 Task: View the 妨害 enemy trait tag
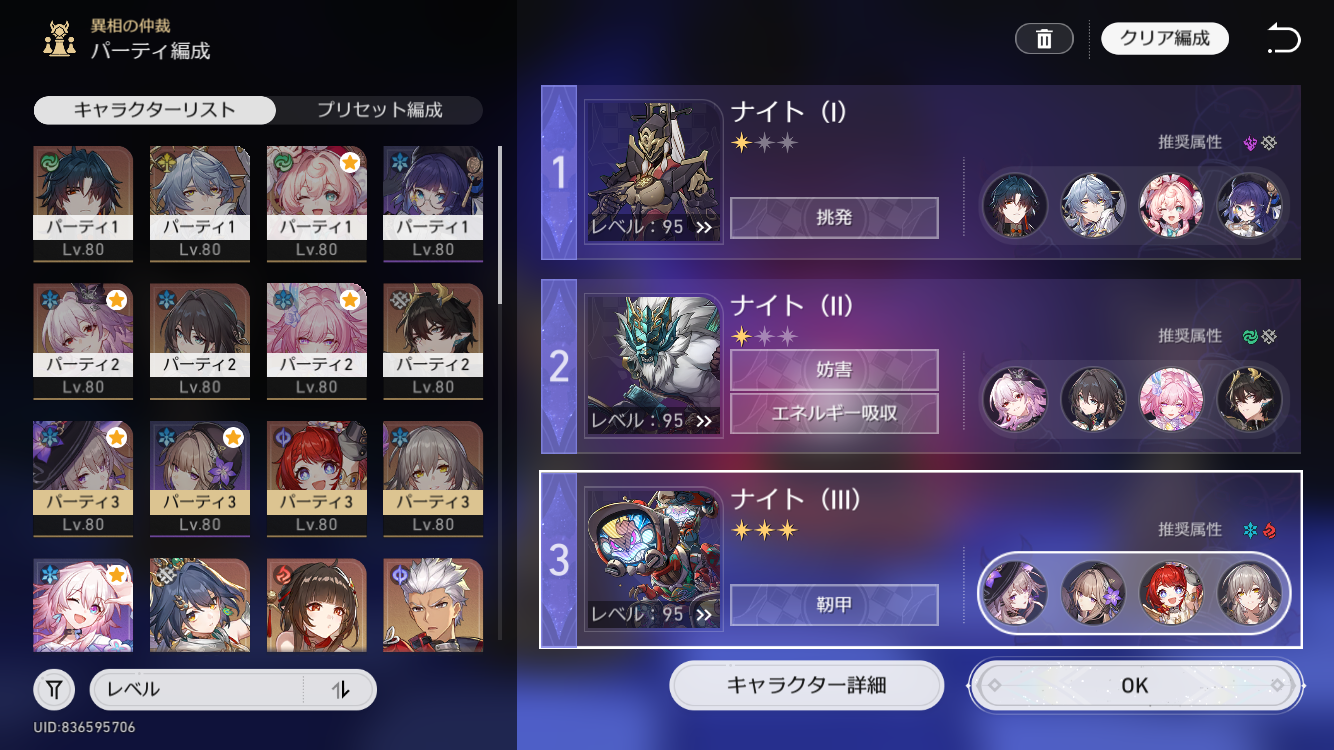pos(834,370)
